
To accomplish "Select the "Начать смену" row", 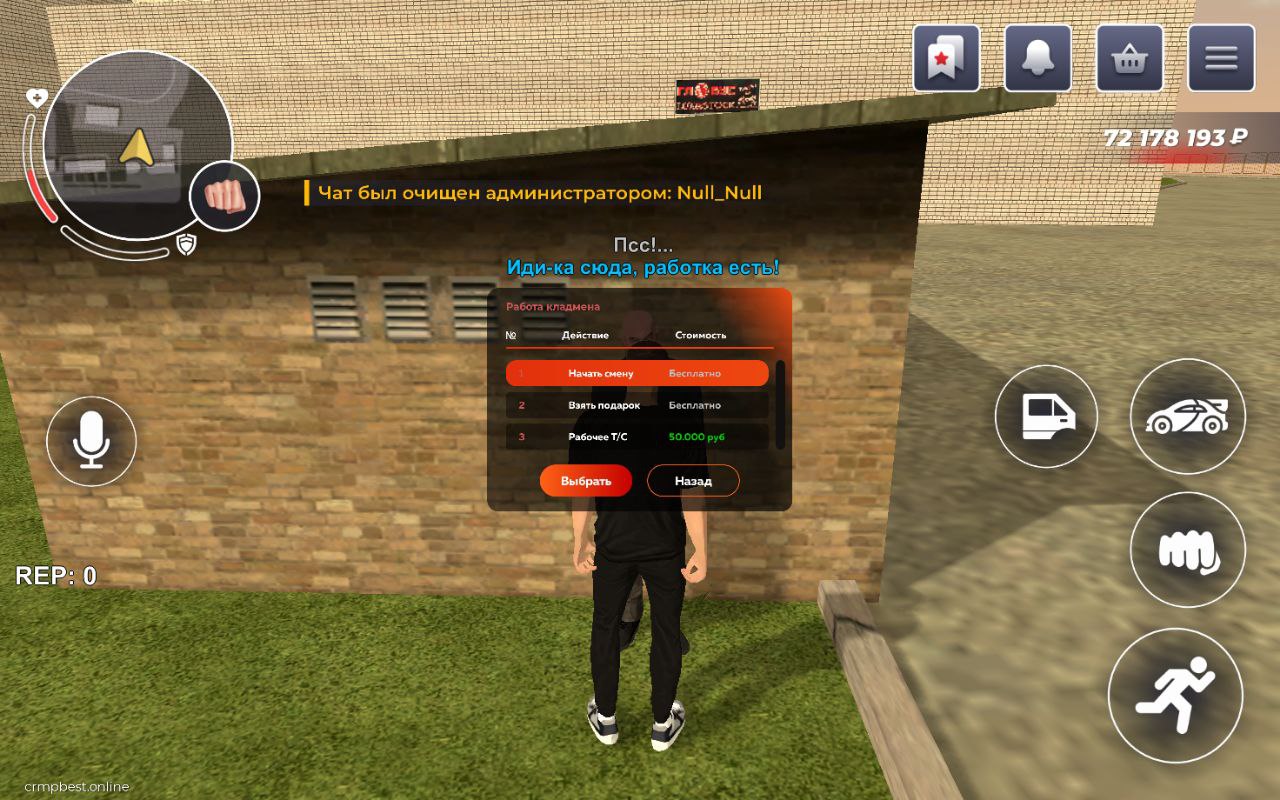I will click(637, 373).
